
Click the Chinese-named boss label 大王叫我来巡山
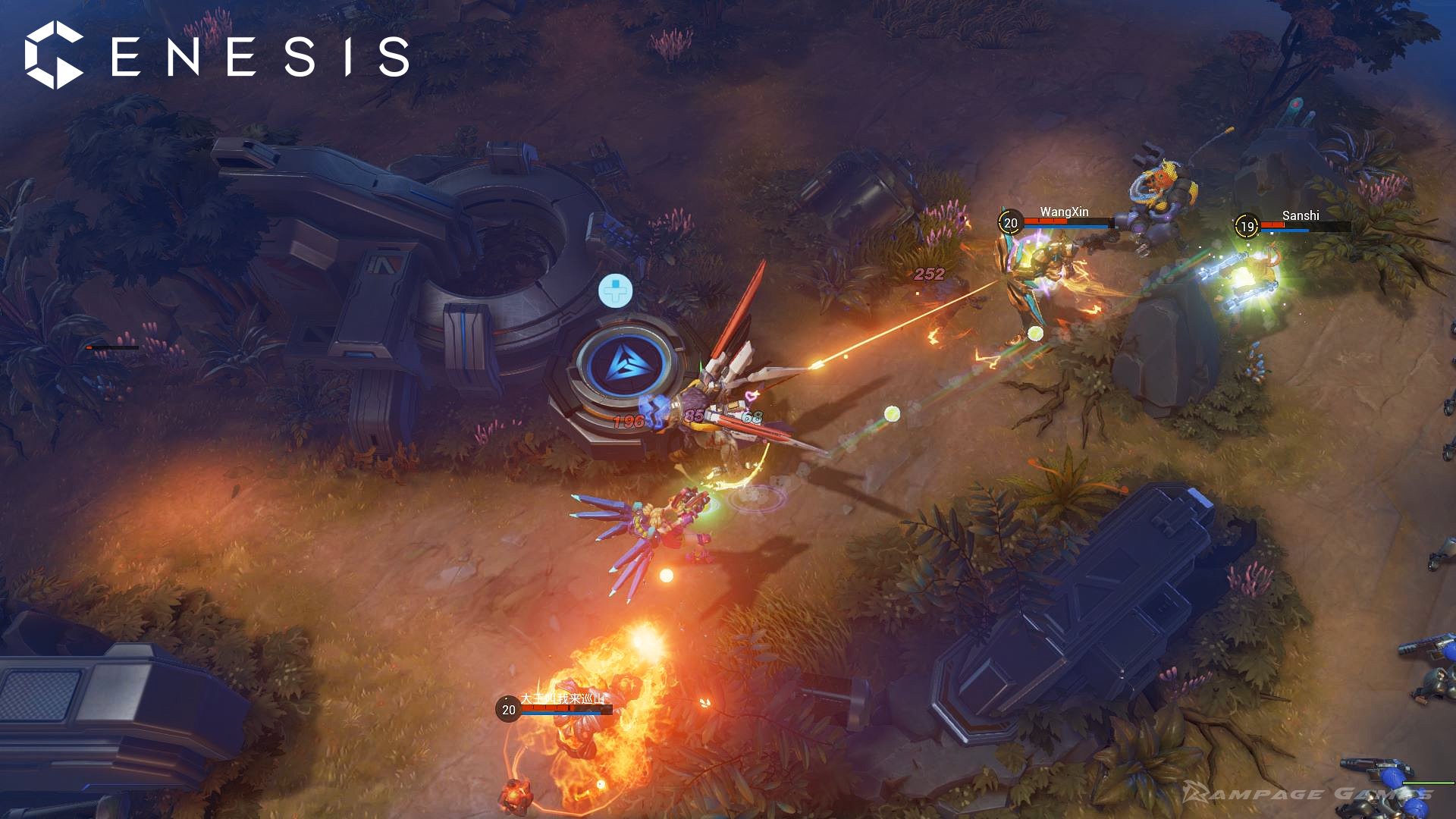coord(563,699)
